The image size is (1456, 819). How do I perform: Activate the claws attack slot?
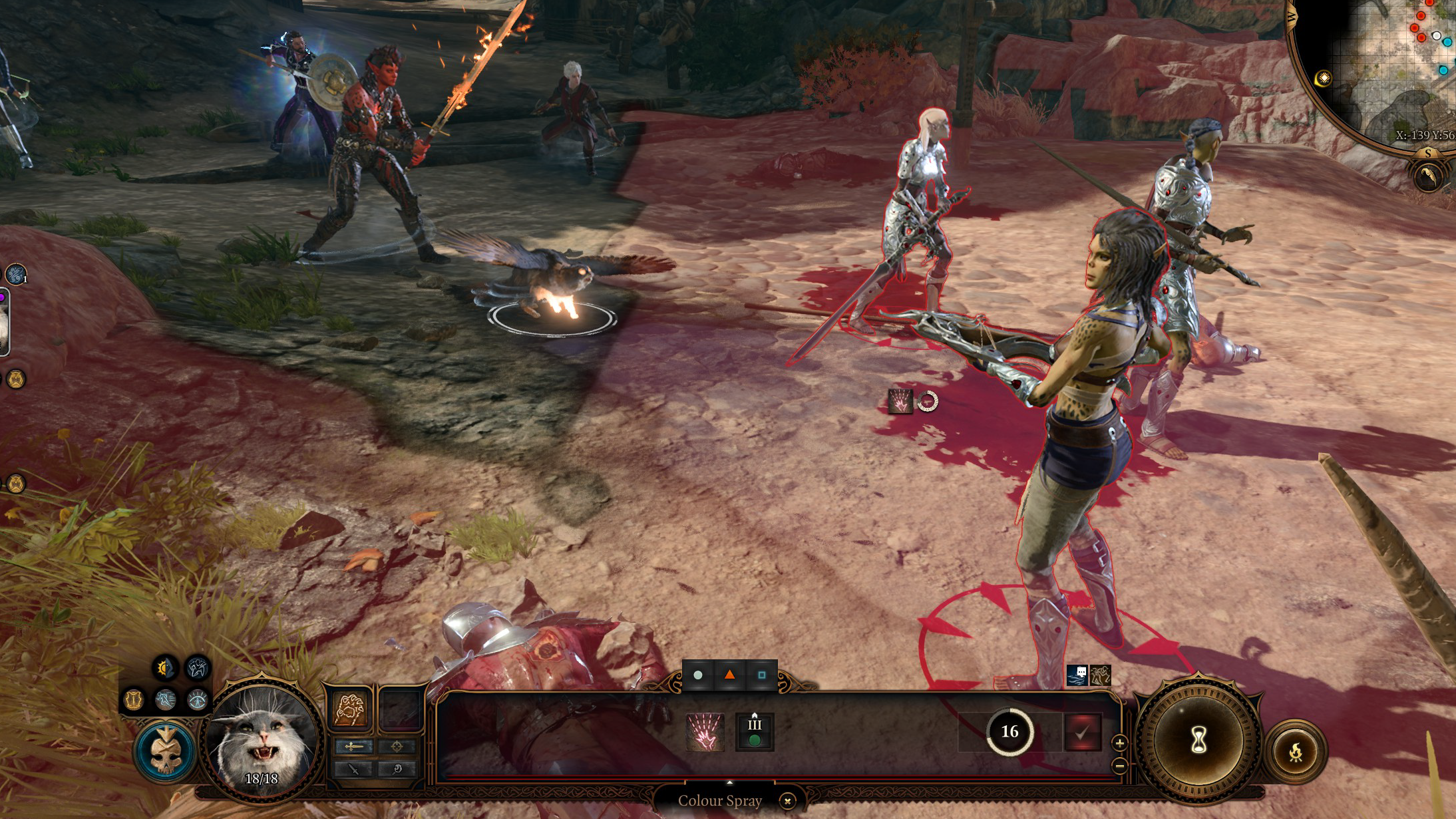coord(350,709)
